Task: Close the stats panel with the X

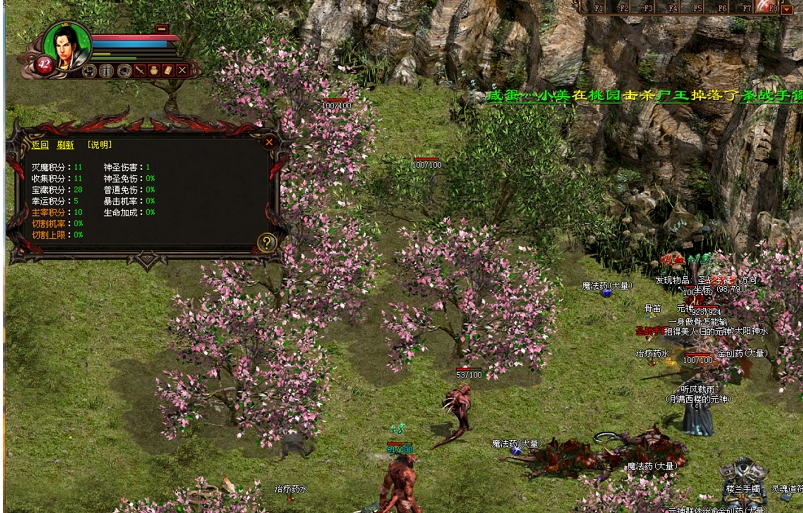Action: tap(269, 142)
